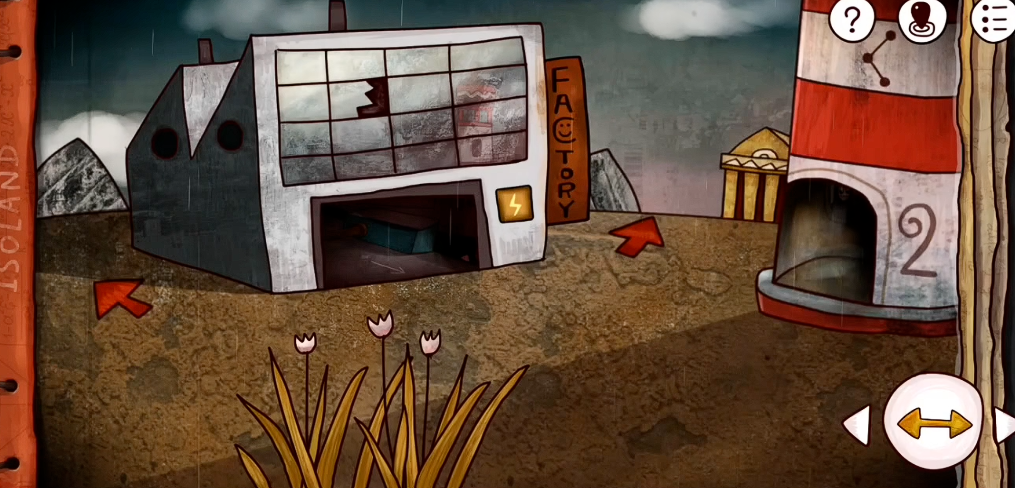Follow the red navigation arrow pointing upper-right
Screen dimensions: 1015x488
pyautogui.click(x=638, y=236)
